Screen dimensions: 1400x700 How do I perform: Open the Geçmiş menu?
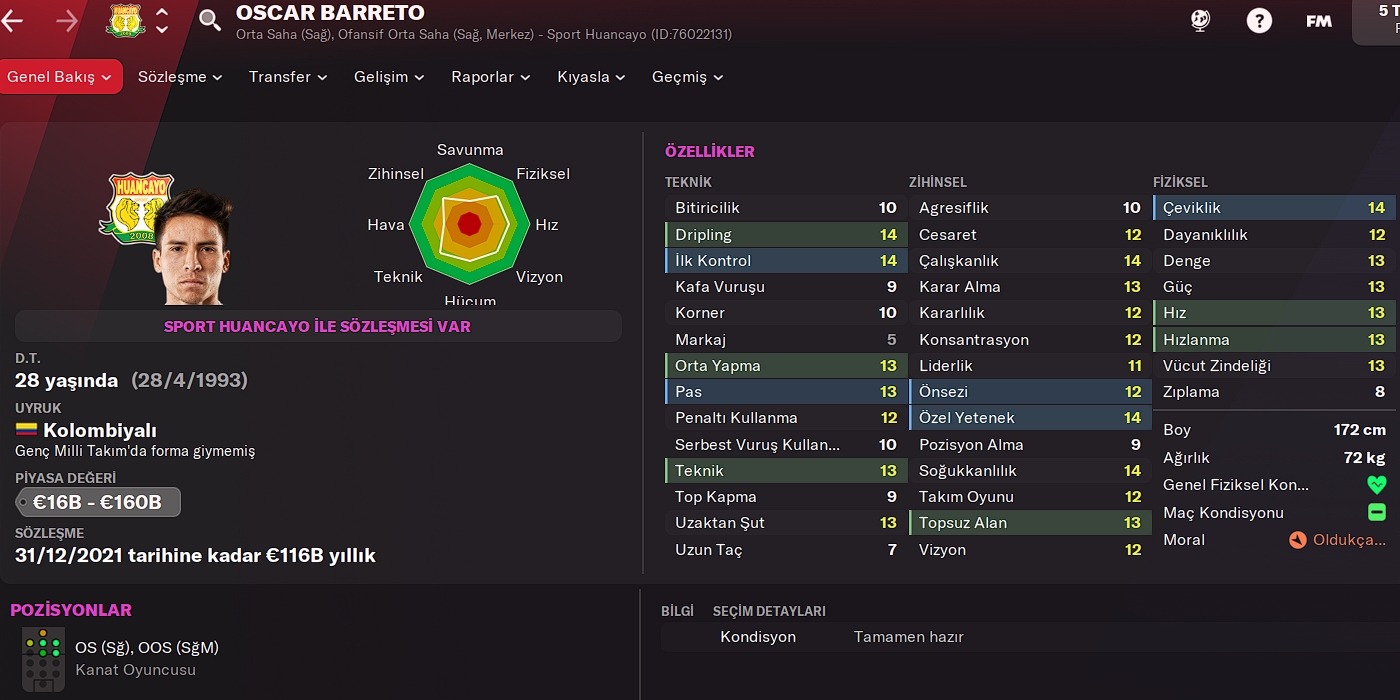(x=687, y=77)
